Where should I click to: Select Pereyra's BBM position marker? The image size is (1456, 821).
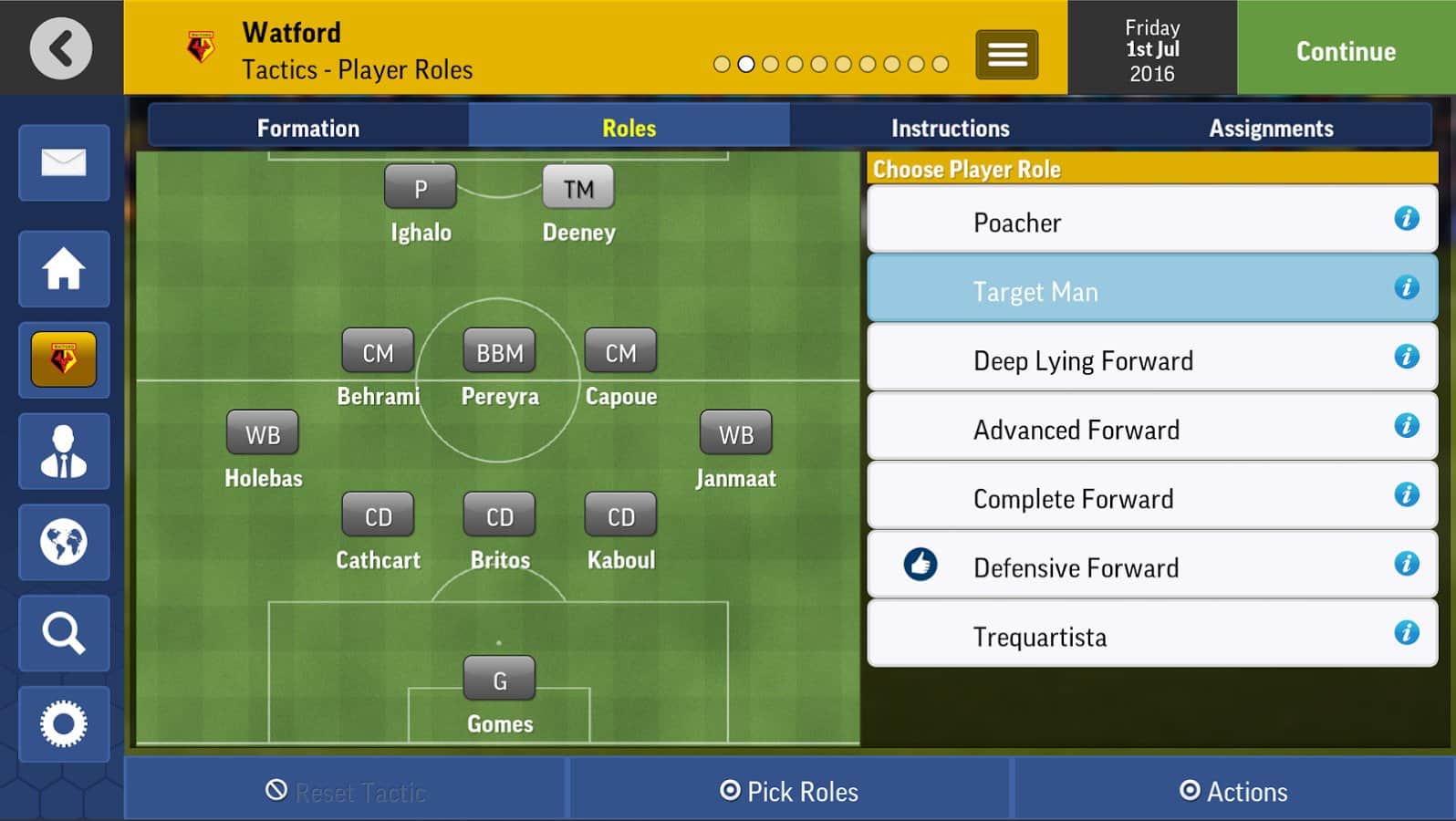pos(500,352)
